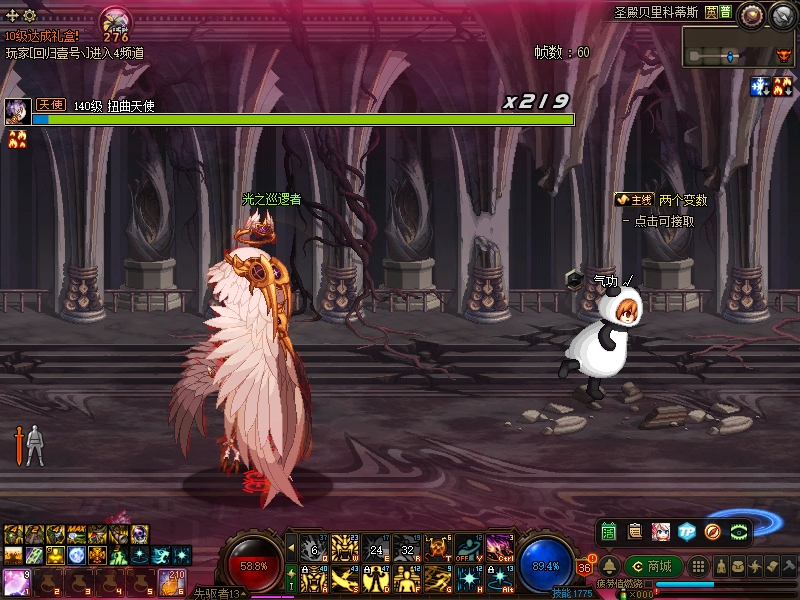Click the orange compass icon

(x=713, y=531)
